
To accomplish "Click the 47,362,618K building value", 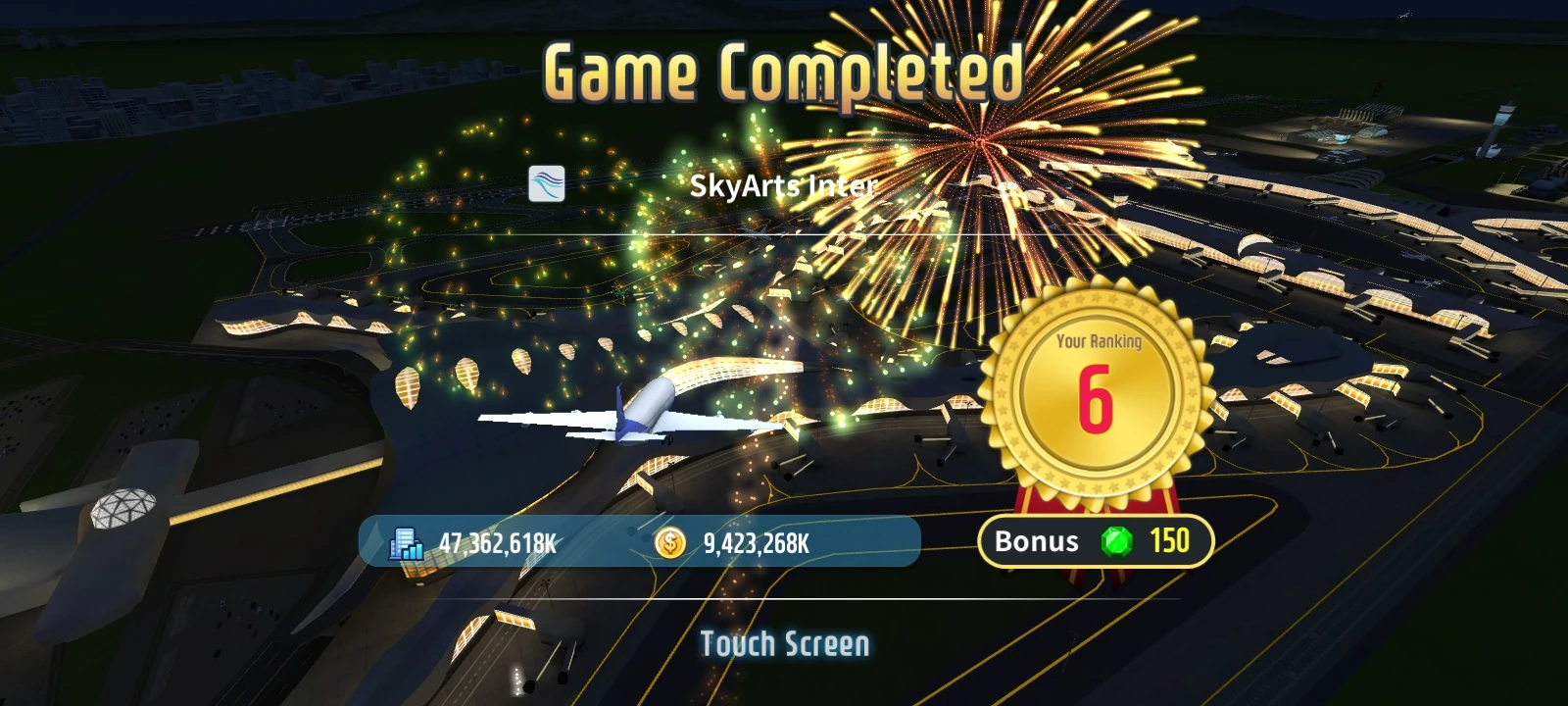I will click(x=496, y=543).
